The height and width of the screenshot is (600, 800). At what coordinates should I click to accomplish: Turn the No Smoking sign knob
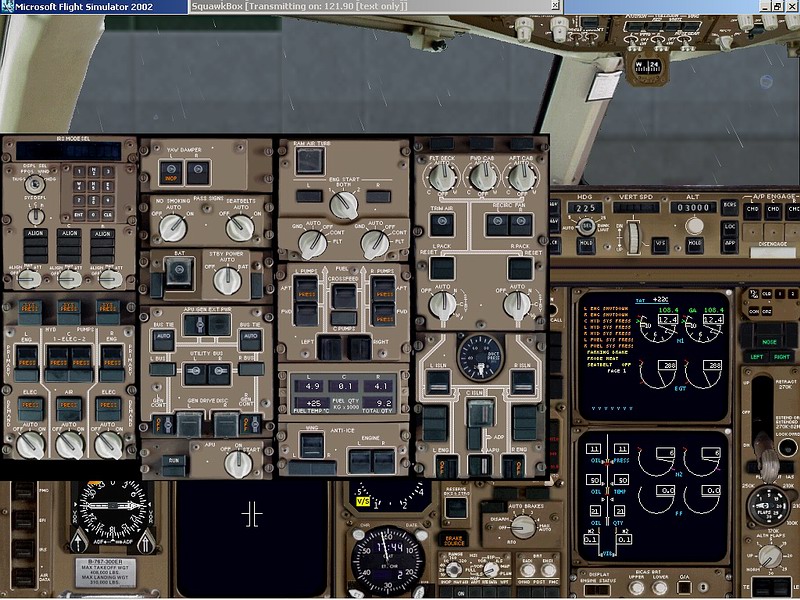pos(173,228)
